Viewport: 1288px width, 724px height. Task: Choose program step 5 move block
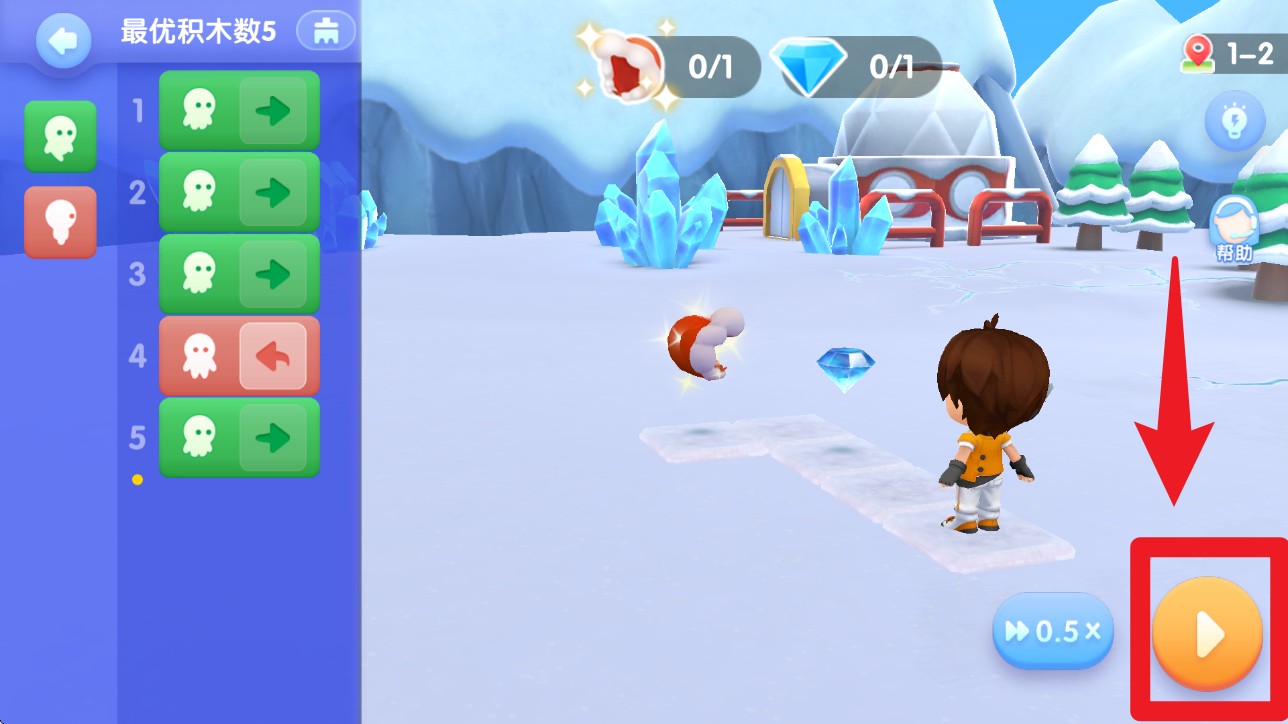(239, 438)
